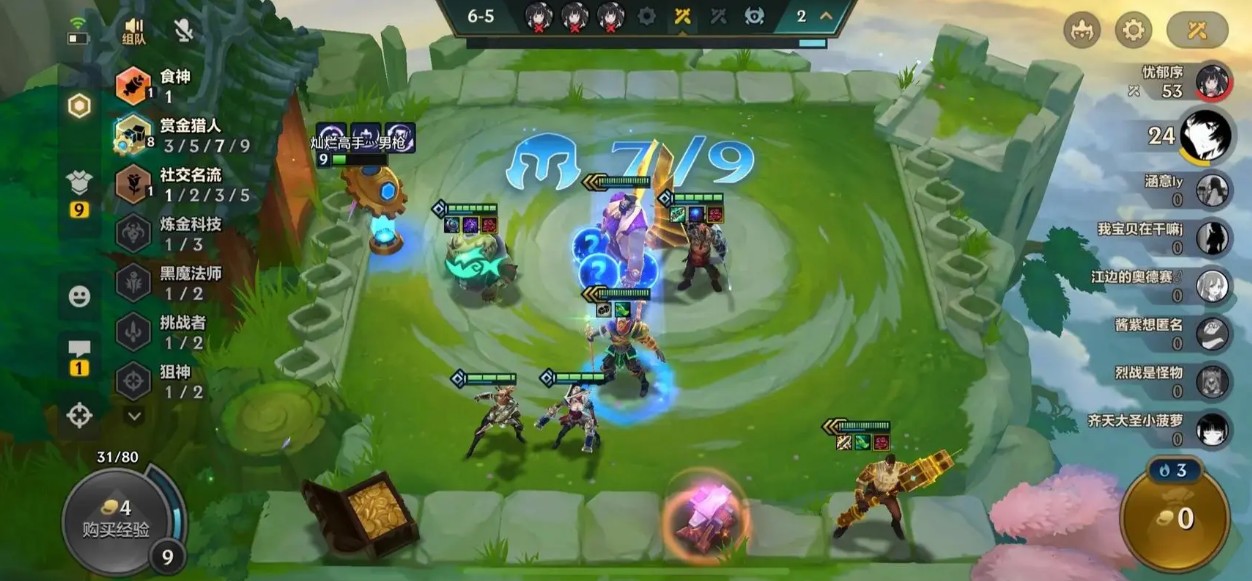Select player 齐天大圣小菠萝 in the list

tap(1212, 429)
